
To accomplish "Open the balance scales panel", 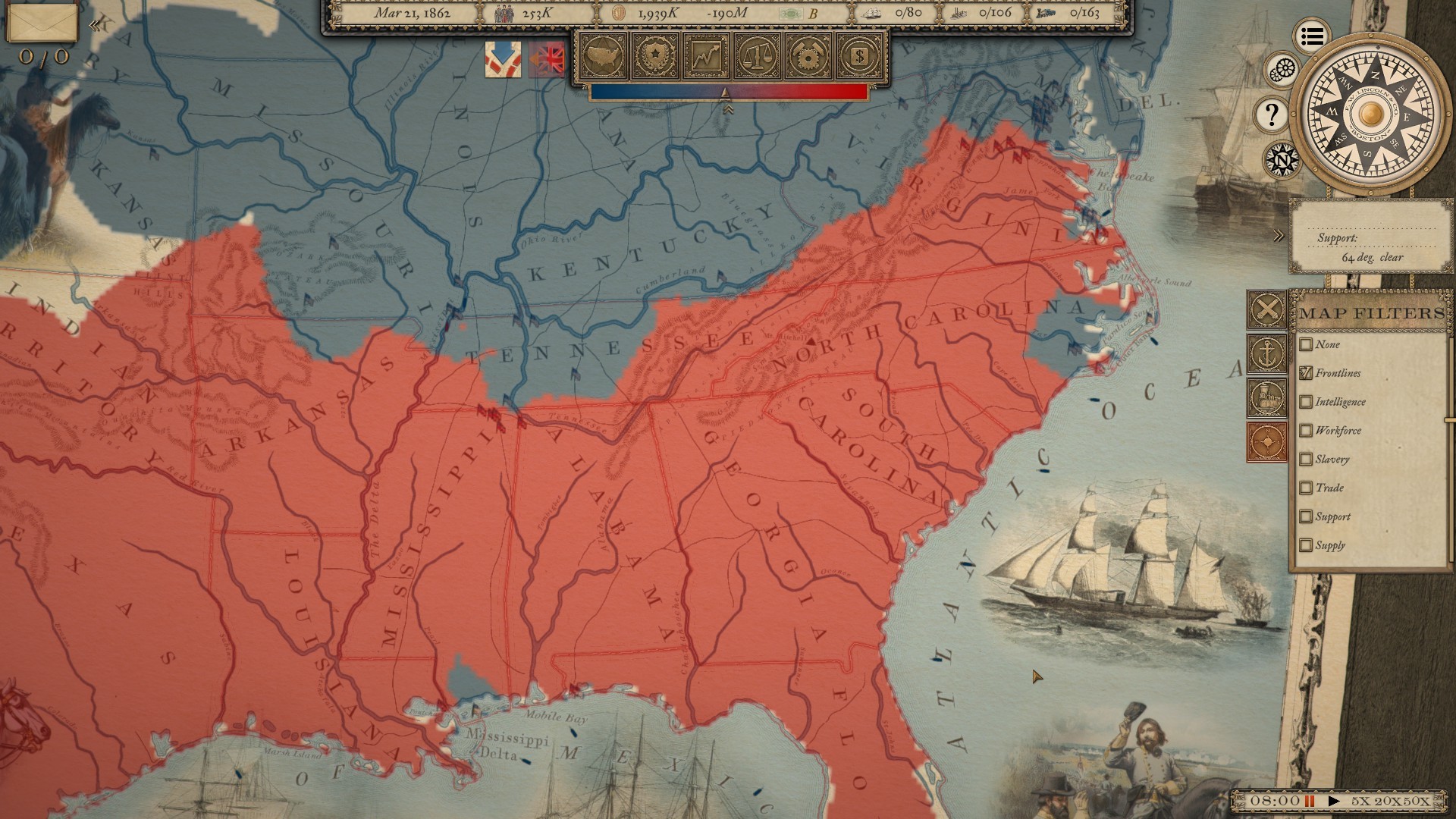I will [x=758, y=55].
